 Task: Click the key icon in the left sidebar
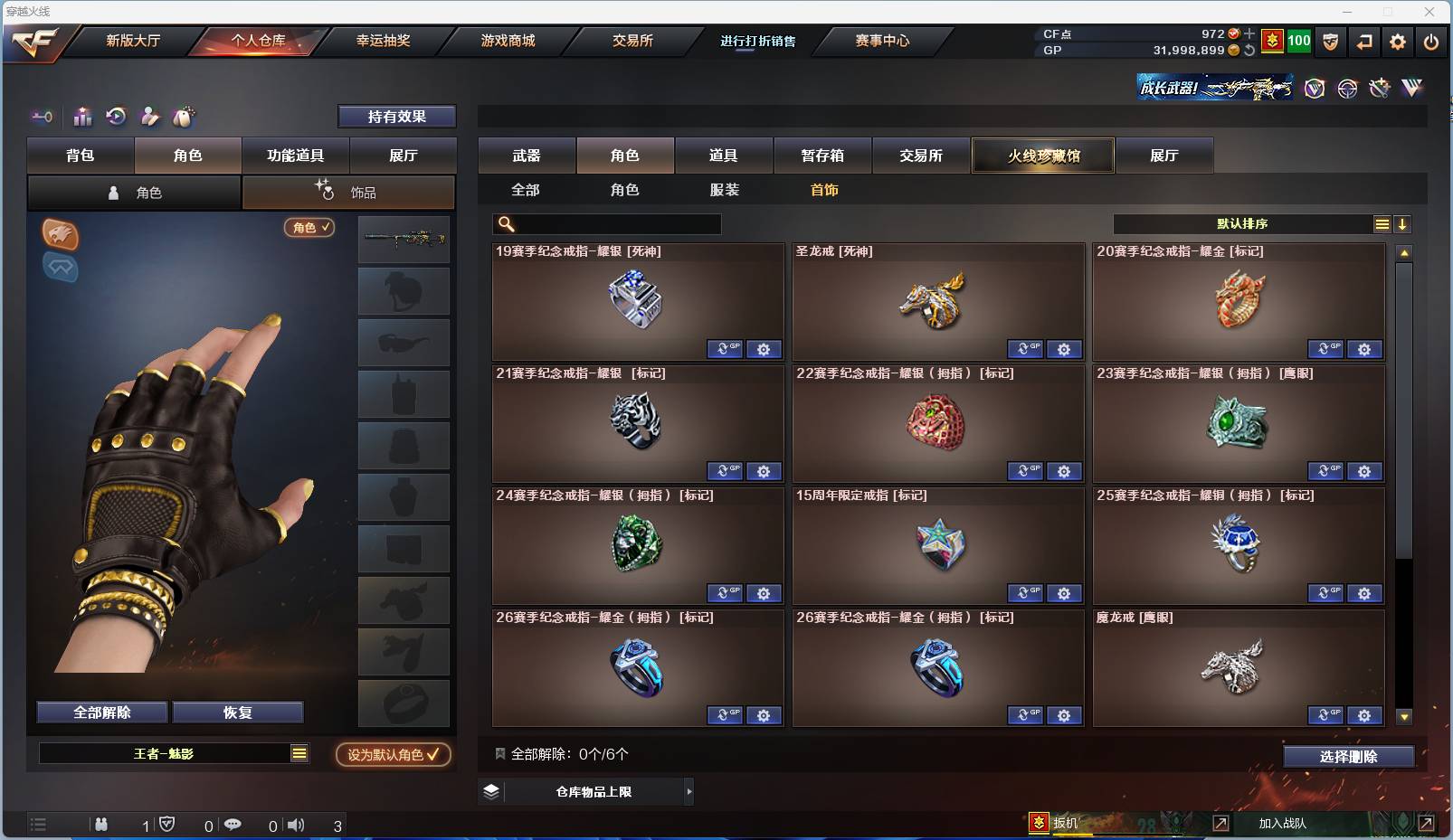[x=42, y=116]
